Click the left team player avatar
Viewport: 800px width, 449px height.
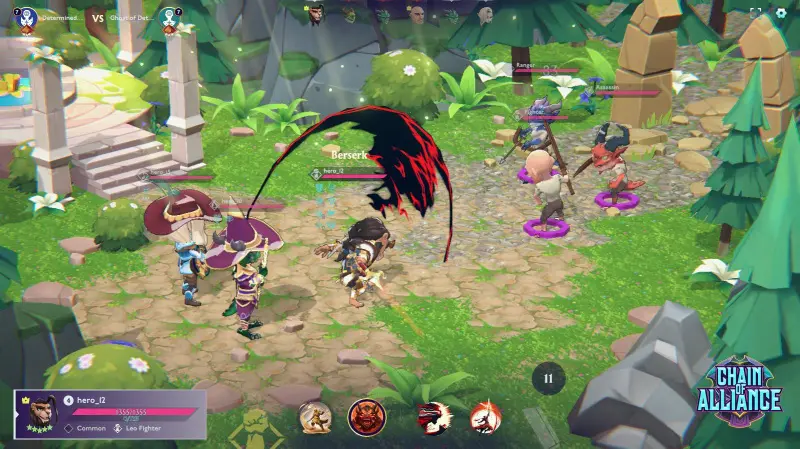(x=27, y=17)
